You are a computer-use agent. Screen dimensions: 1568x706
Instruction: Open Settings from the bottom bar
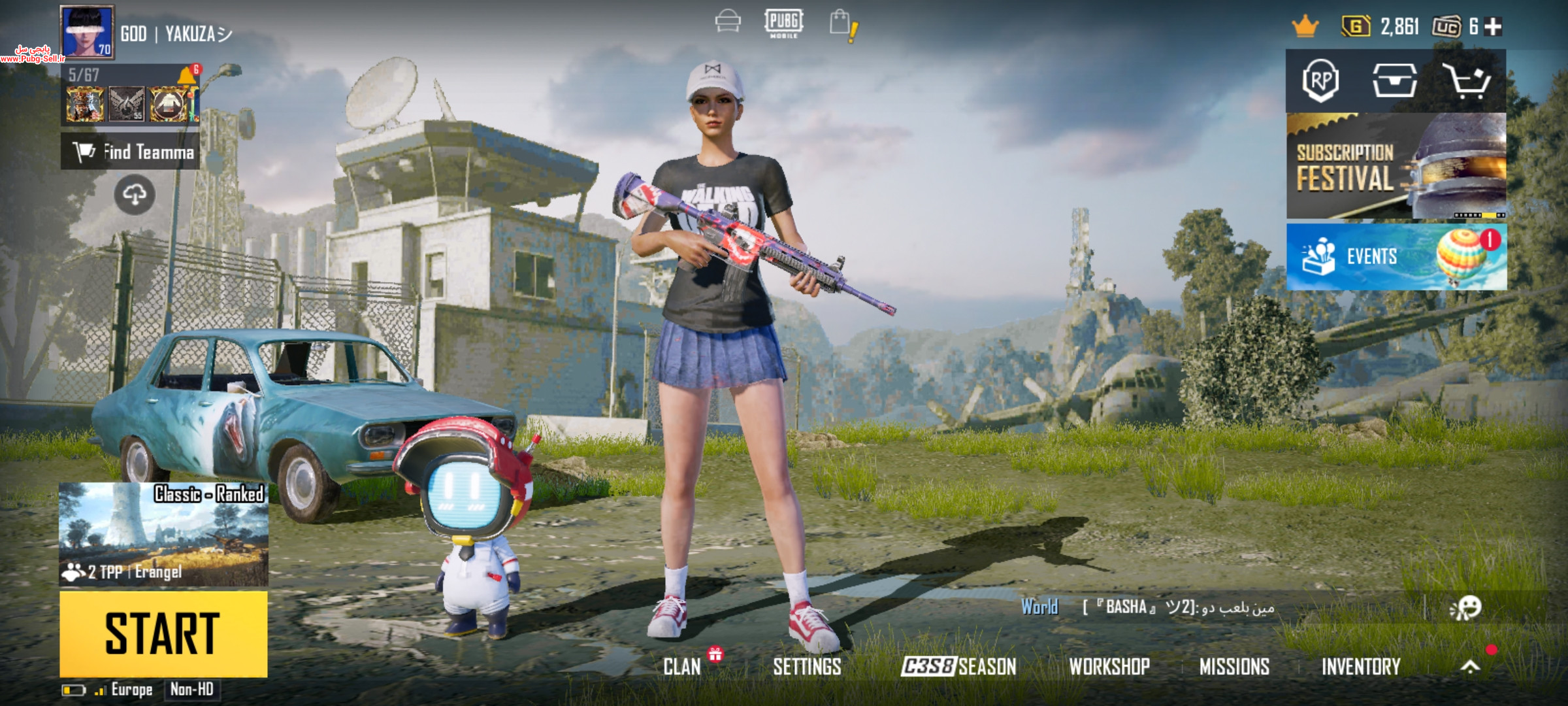click(807, 666)
